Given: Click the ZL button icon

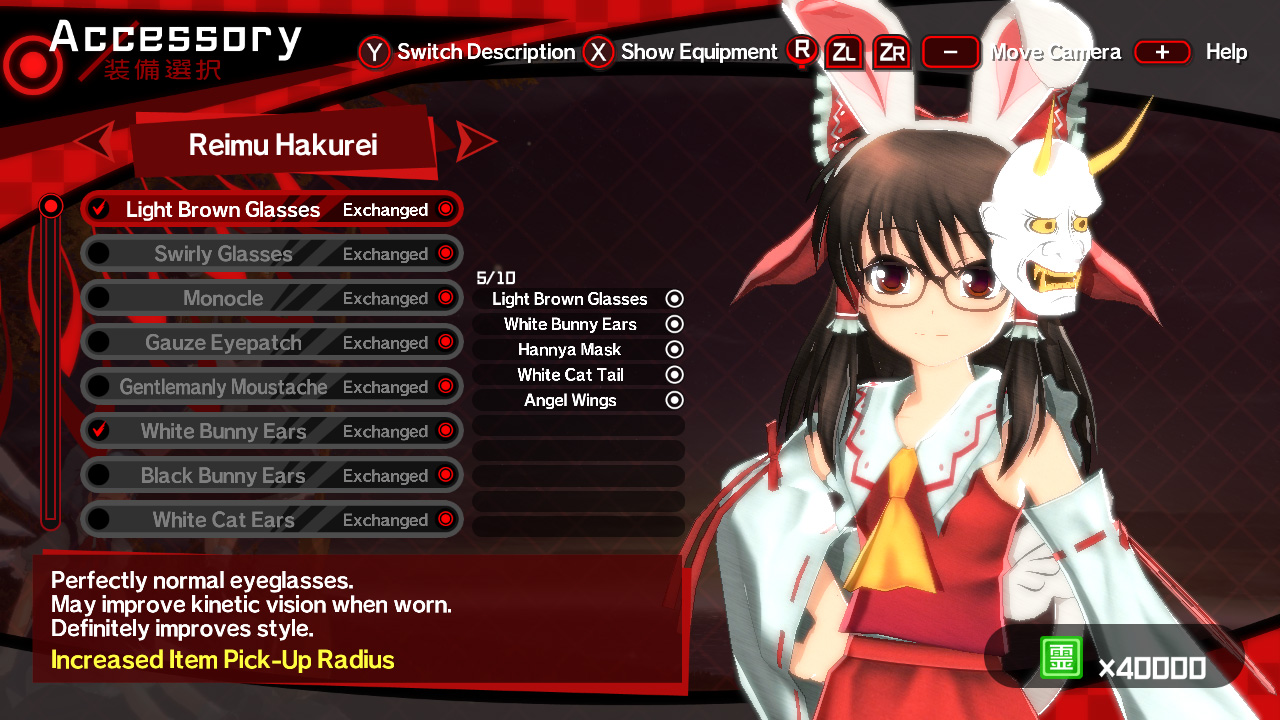Looking at the screenshot, I should [x=844, y=52].
